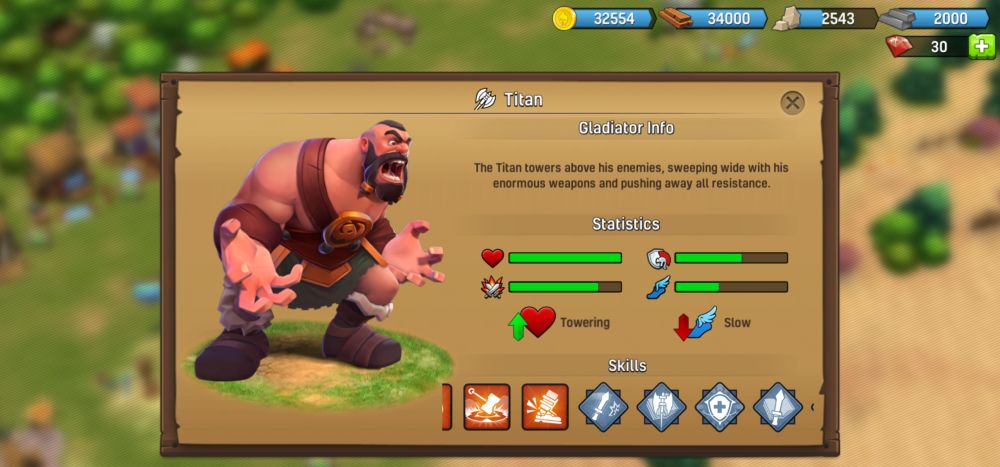Select the stomping boot skill
Screen dimensions: 1000x467
click(x=545, y=406)
